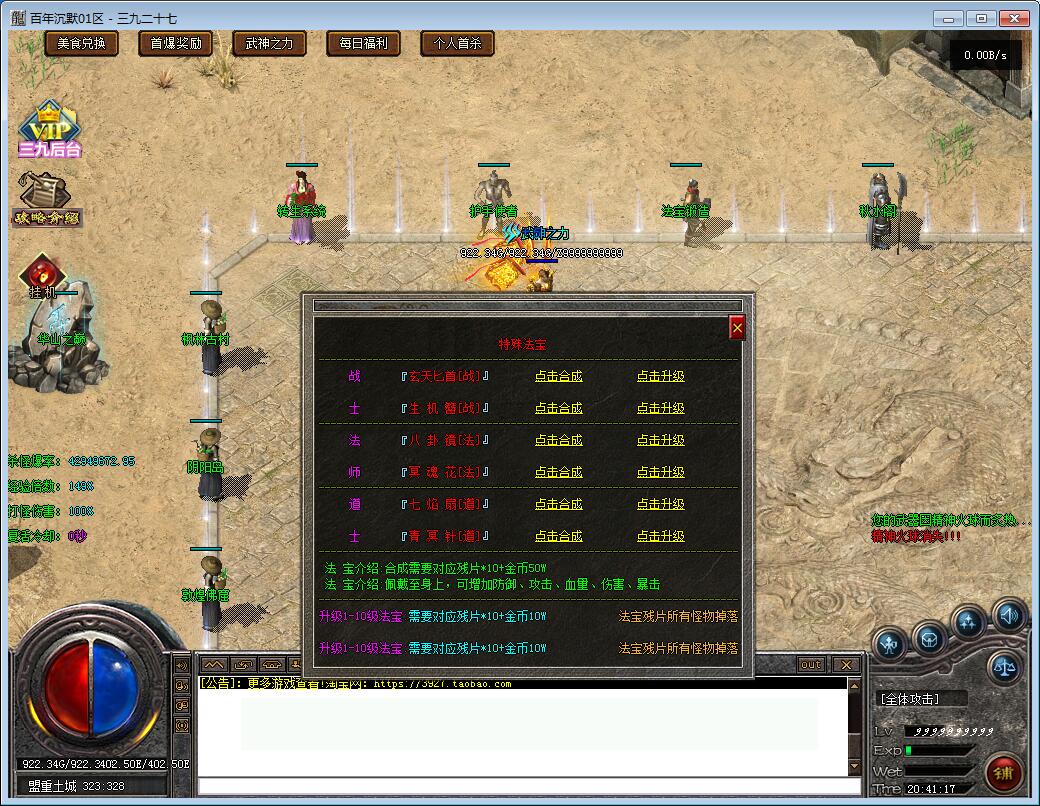
Task: Open the 攻略介绍 scroll icon
Action: pos(46,198)
